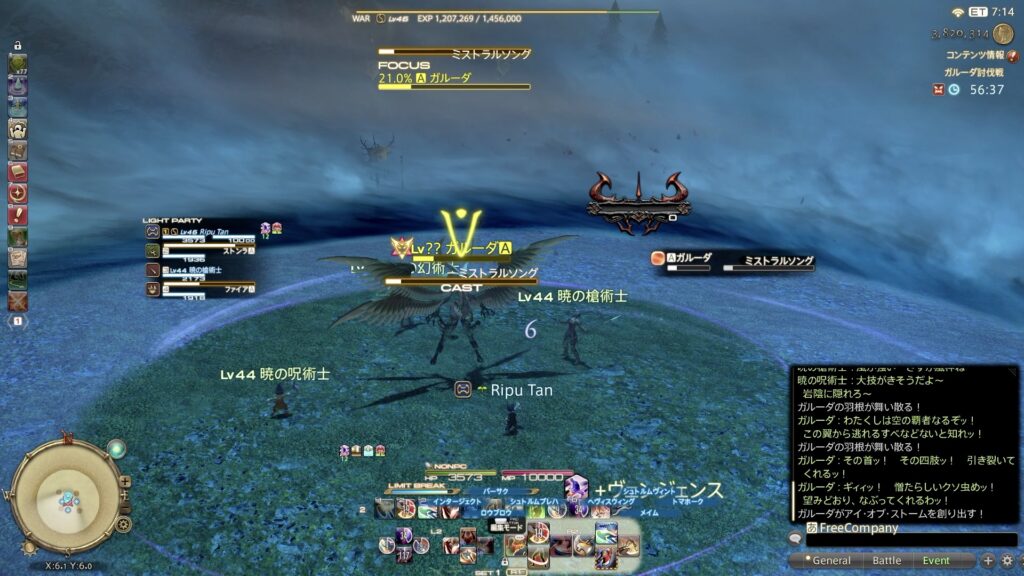
Task: Open the Battle chat log tab
Action: 886,561
